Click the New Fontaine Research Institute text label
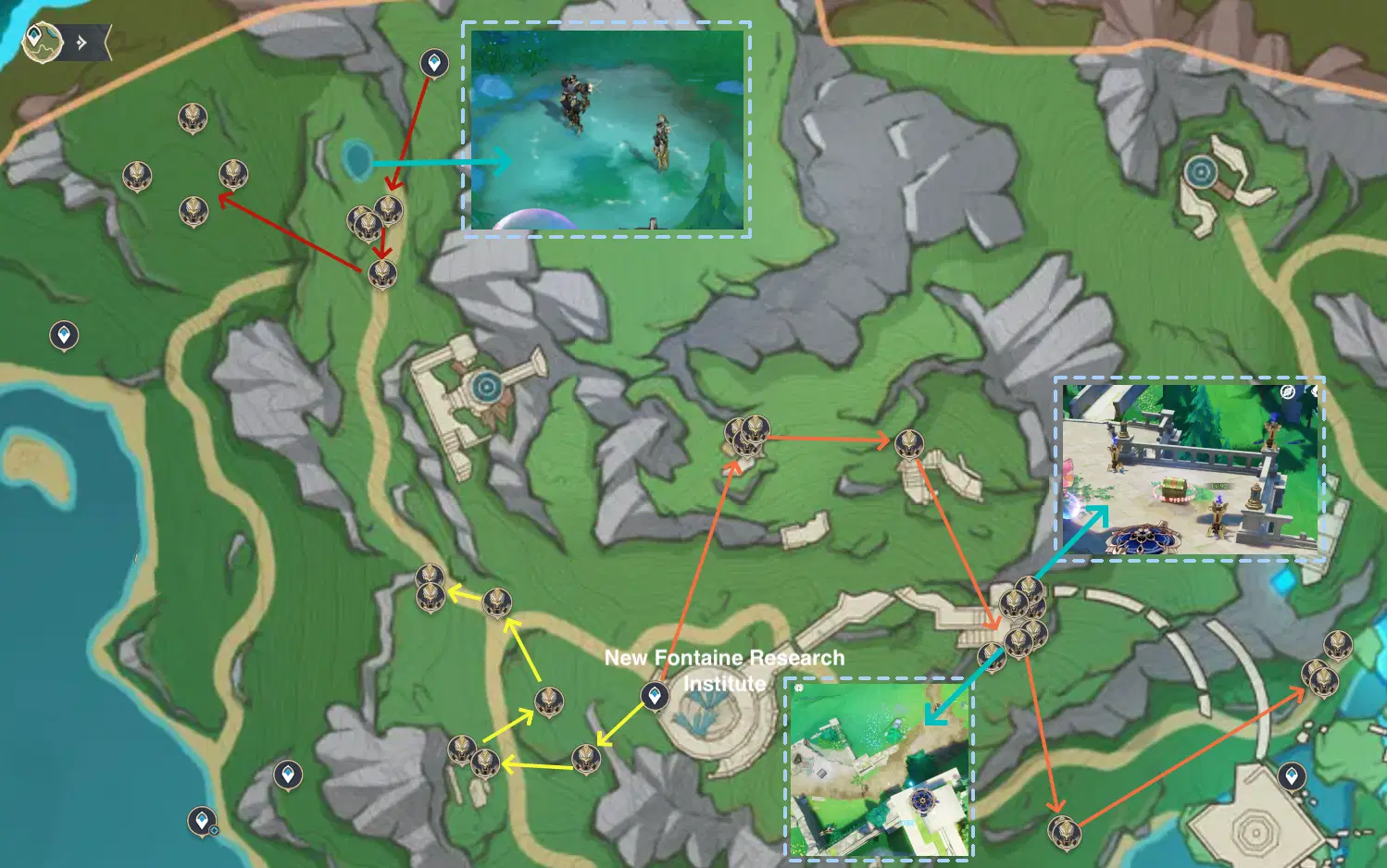 pyautogui.click(x=725, y=669)
